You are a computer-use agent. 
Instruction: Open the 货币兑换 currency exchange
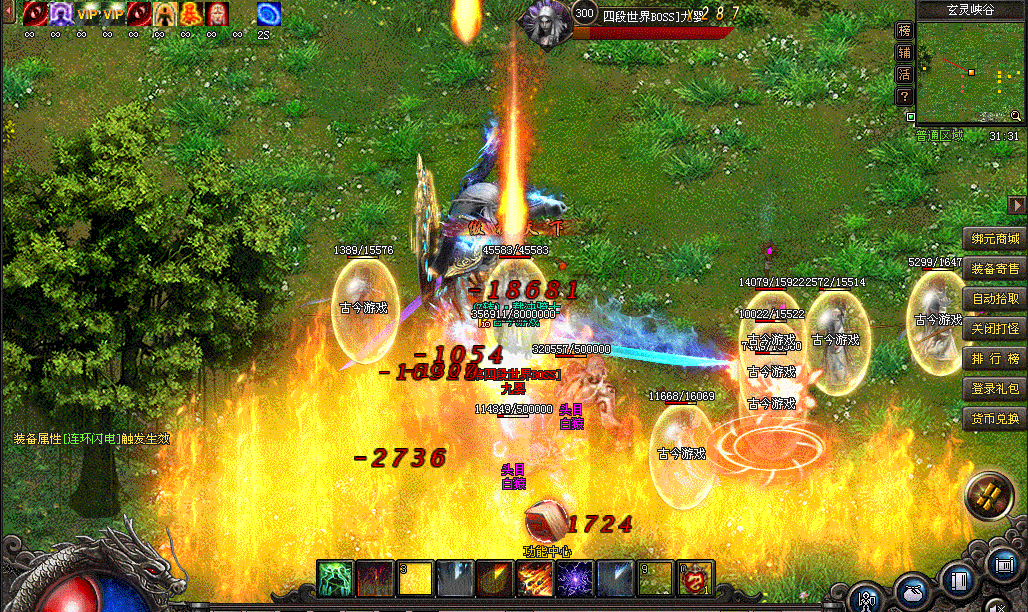pyautogui.click(x=995, y=418)
